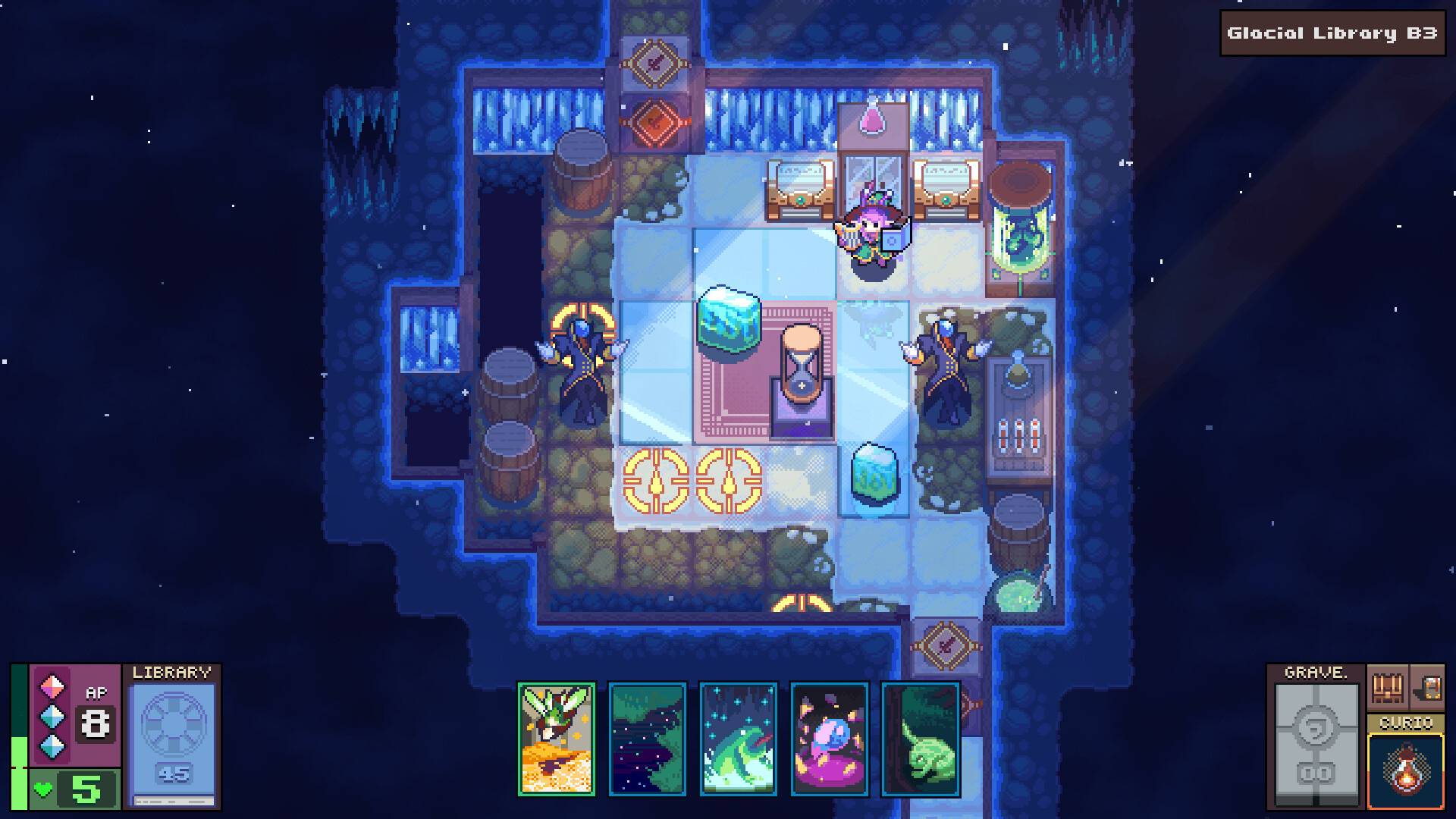Select the rightmost green lizard card

(920, 739)
